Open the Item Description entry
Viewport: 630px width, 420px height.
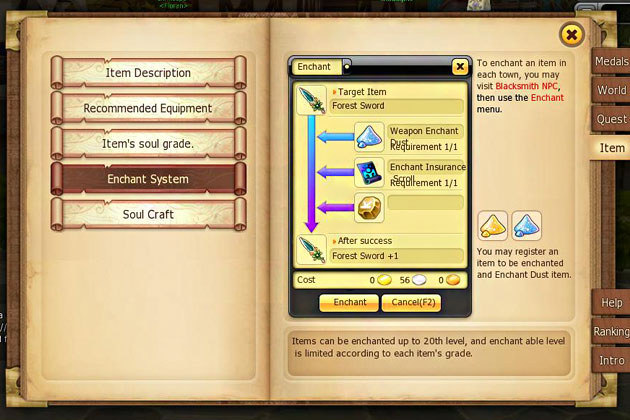[x=148, y=73]
